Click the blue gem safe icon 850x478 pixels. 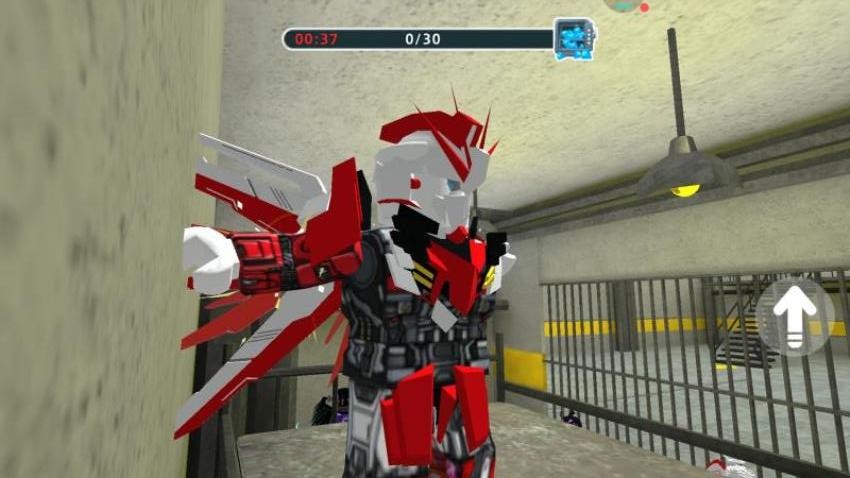tap(574, 39)
